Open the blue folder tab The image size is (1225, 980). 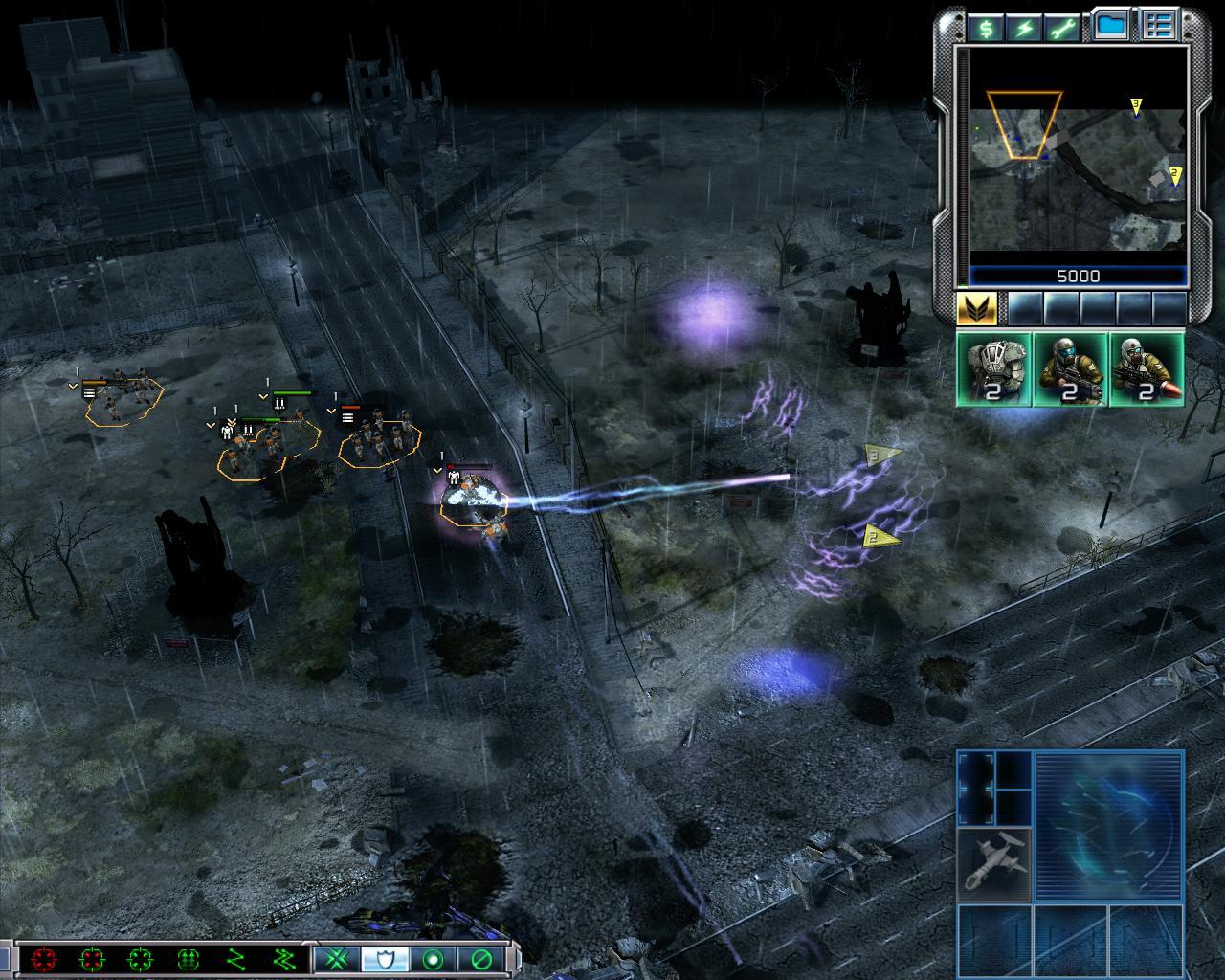pos(1110,27)
